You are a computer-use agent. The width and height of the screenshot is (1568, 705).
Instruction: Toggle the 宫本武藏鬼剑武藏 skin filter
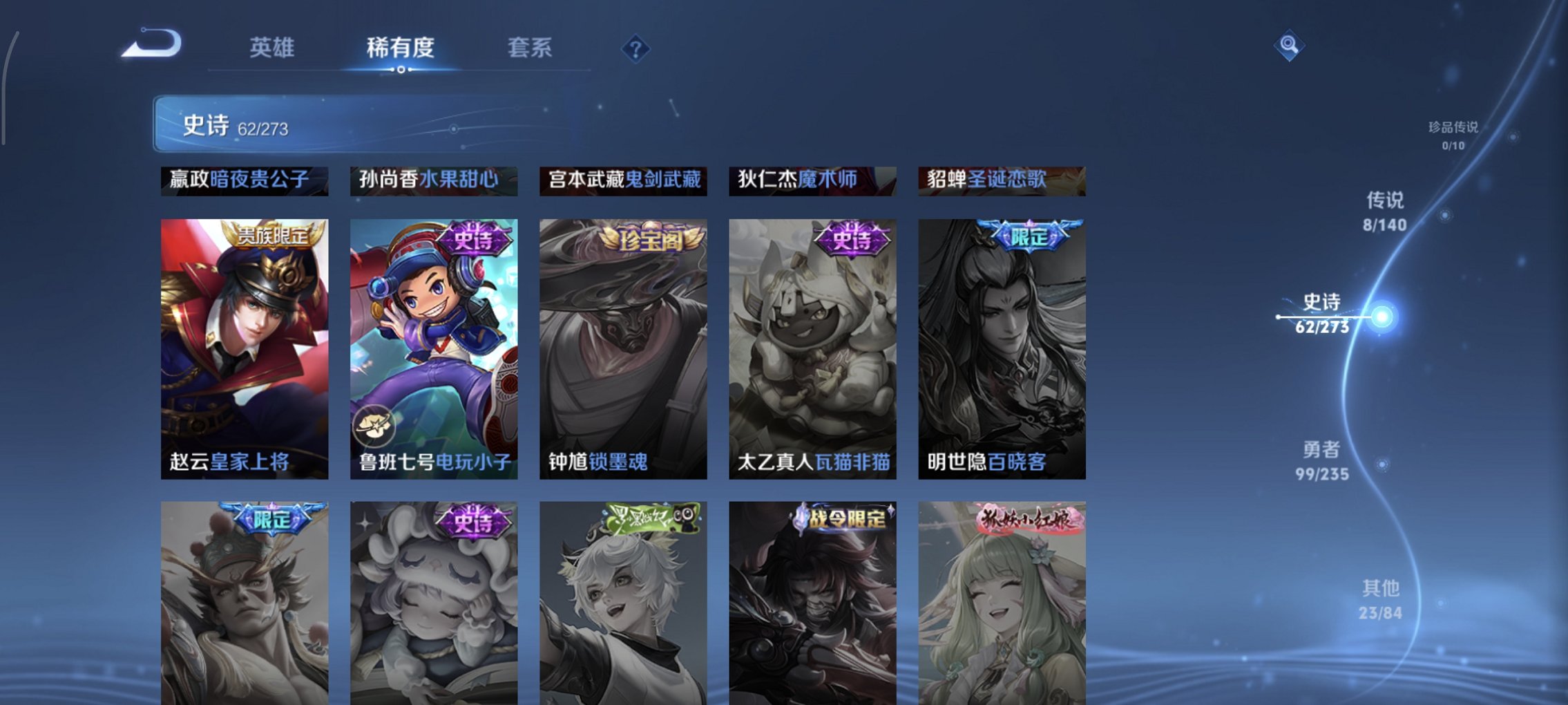point(624,181)
